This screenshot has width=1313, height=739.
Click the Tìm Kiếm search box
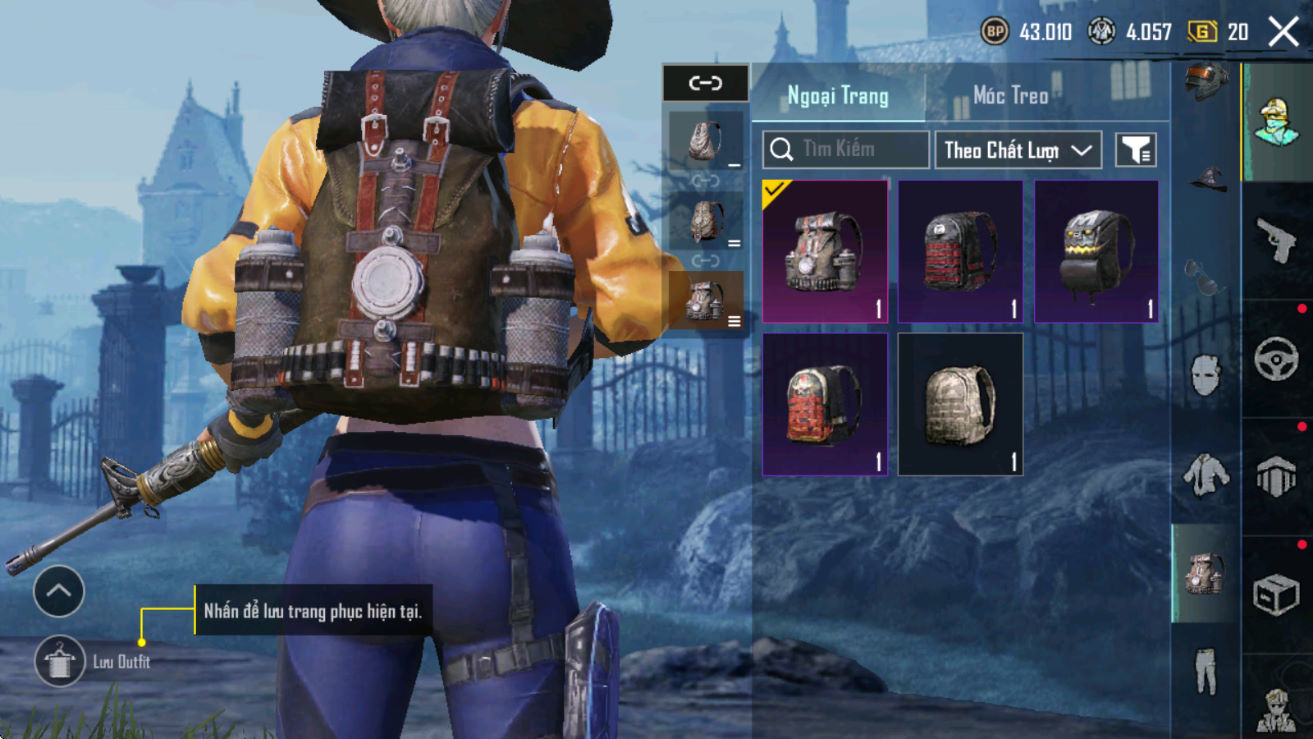click(x=846, y=150)
